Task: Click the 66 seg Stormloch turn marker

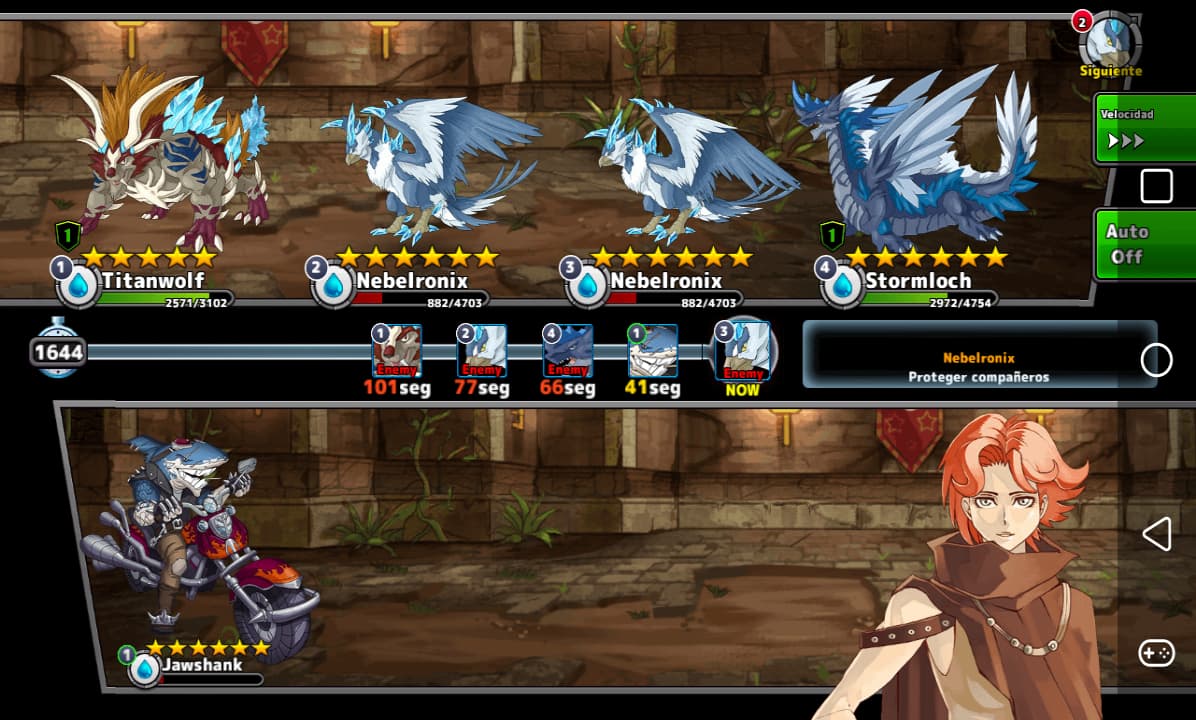Action: [x=567, y=352]
